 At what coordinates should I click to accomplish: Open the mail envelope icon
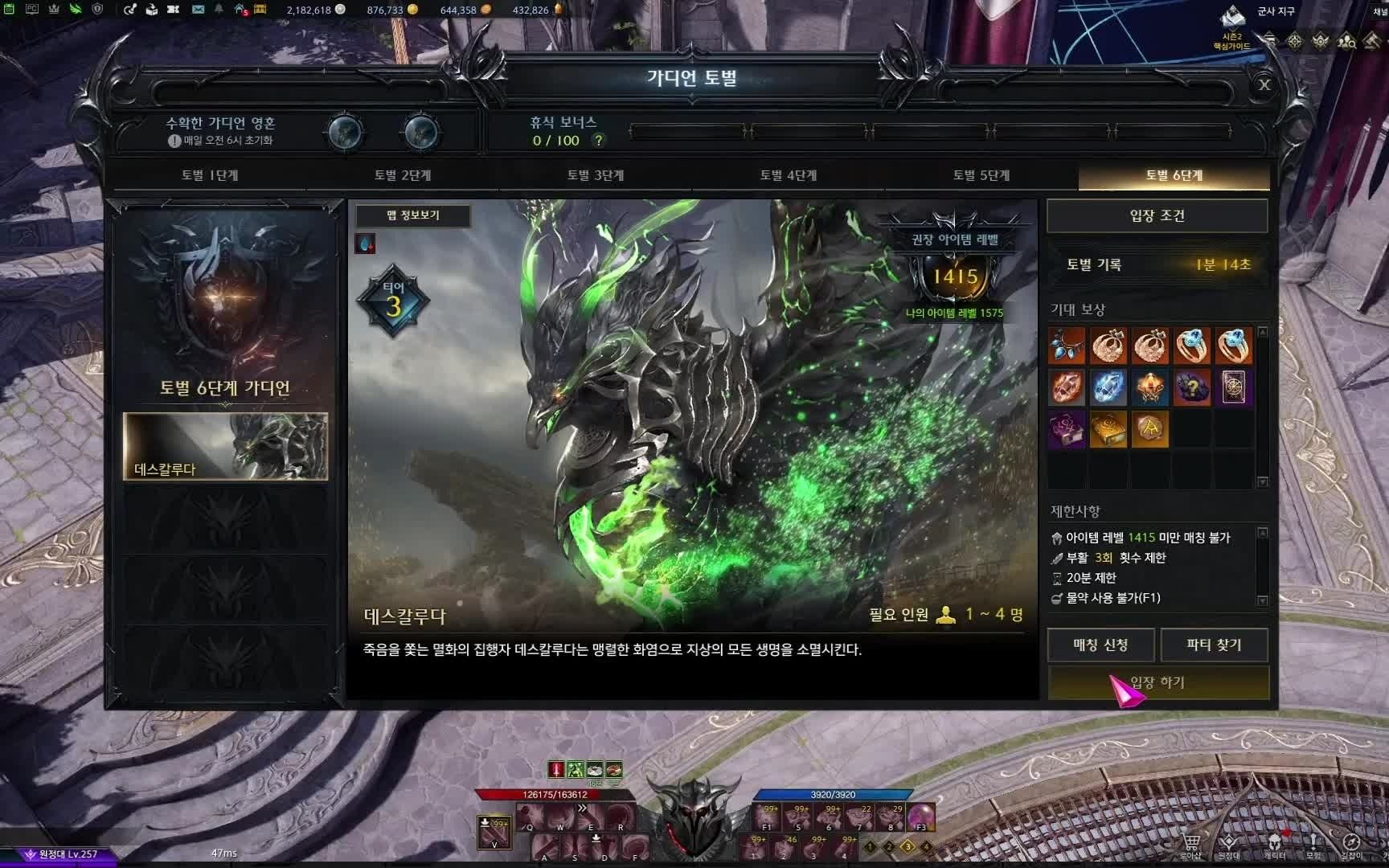pos(198,10)
